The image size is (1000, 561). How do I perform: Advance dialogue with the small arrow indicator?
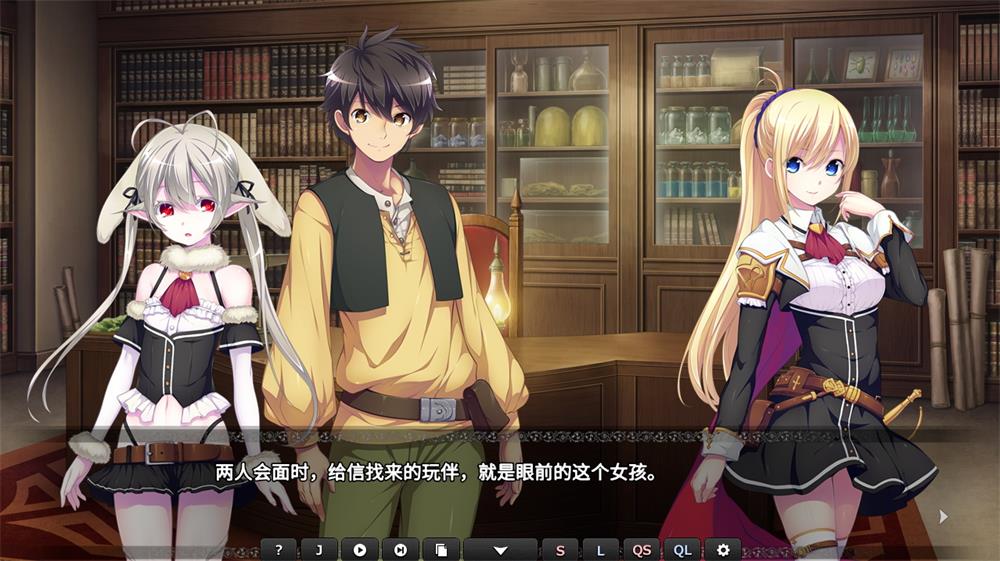pyautogui.click(x=942, y=516)
